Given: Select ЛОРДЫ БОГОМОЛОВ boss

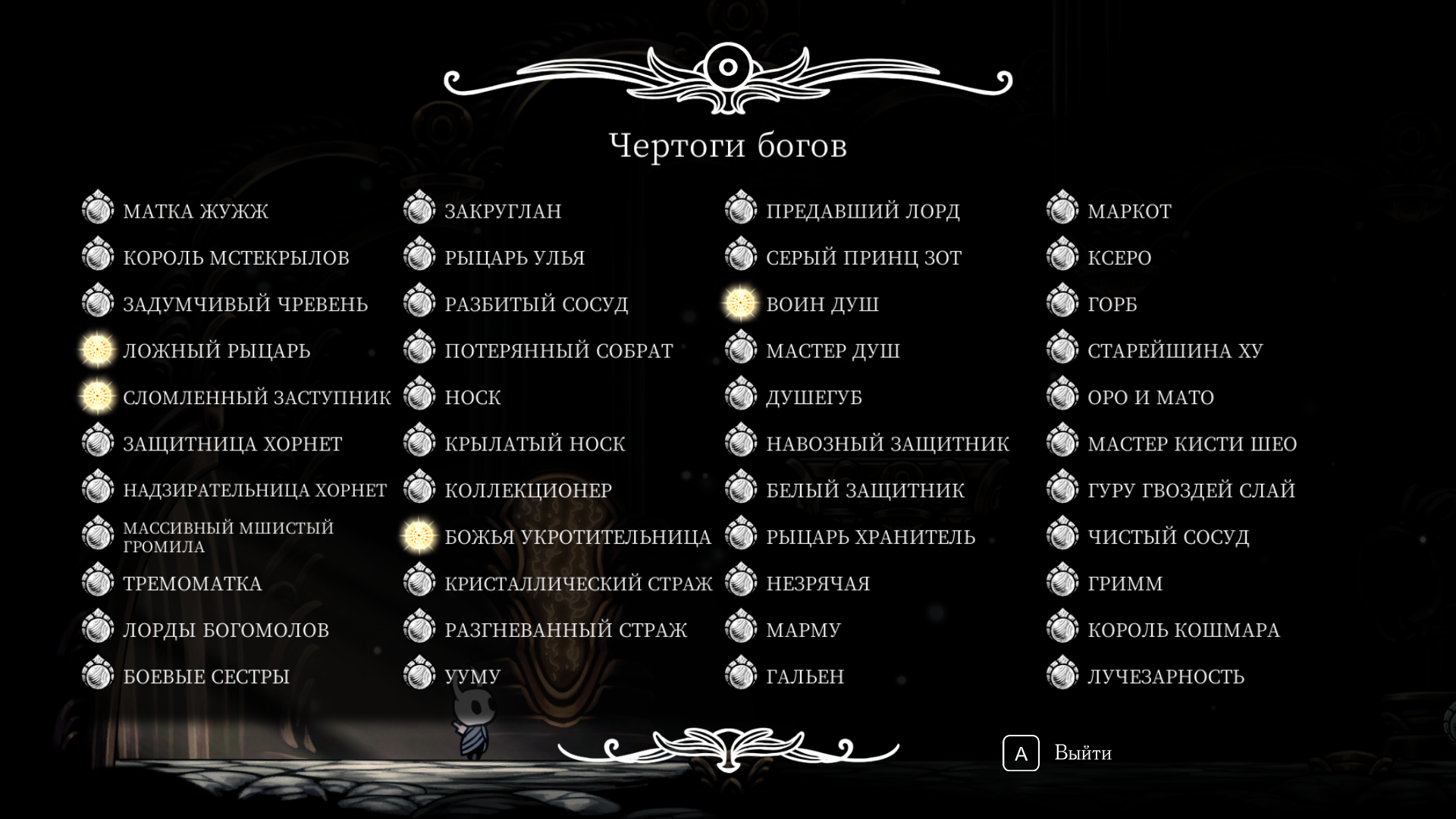Looking at the screenshot, I should [225, 630].
